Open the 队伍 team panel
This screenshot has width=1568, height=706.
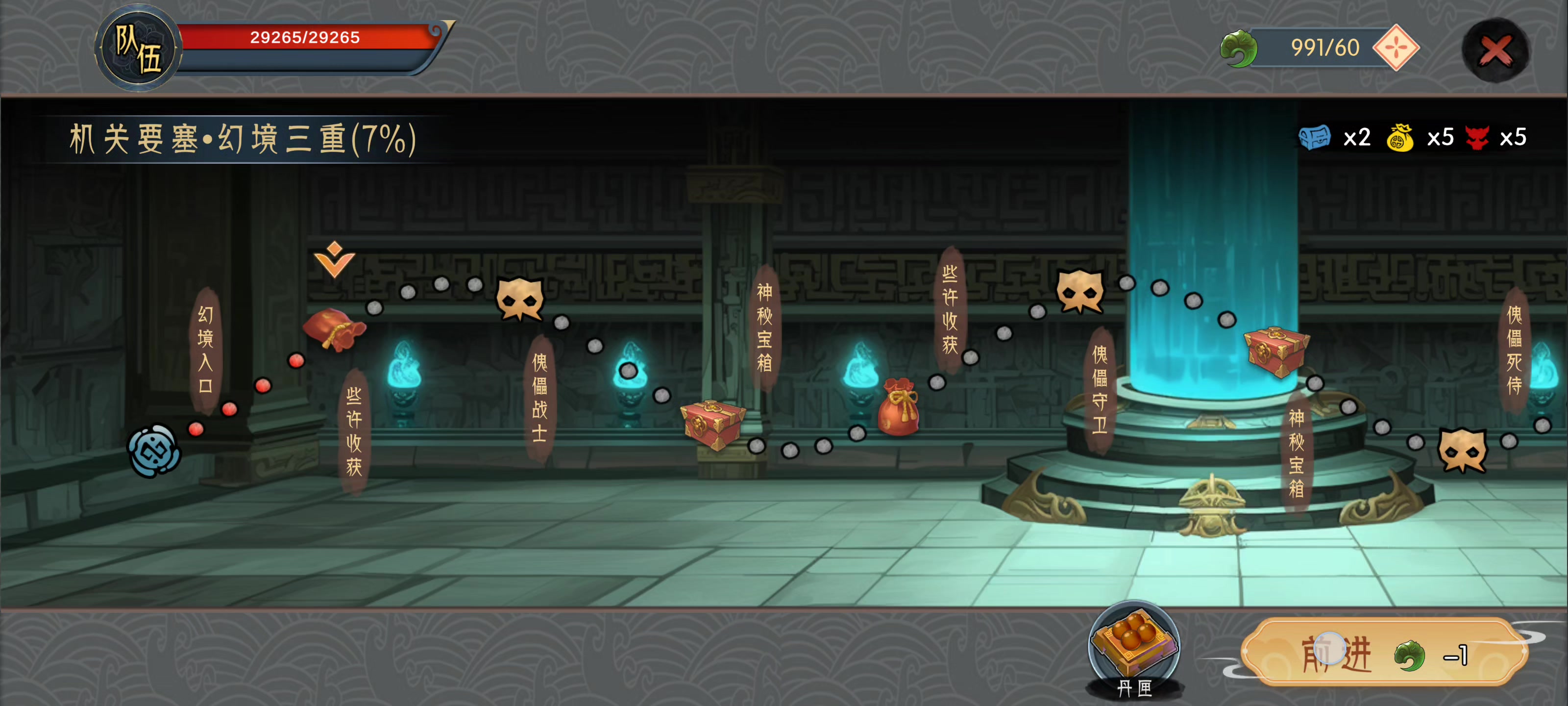click(138, 48)
